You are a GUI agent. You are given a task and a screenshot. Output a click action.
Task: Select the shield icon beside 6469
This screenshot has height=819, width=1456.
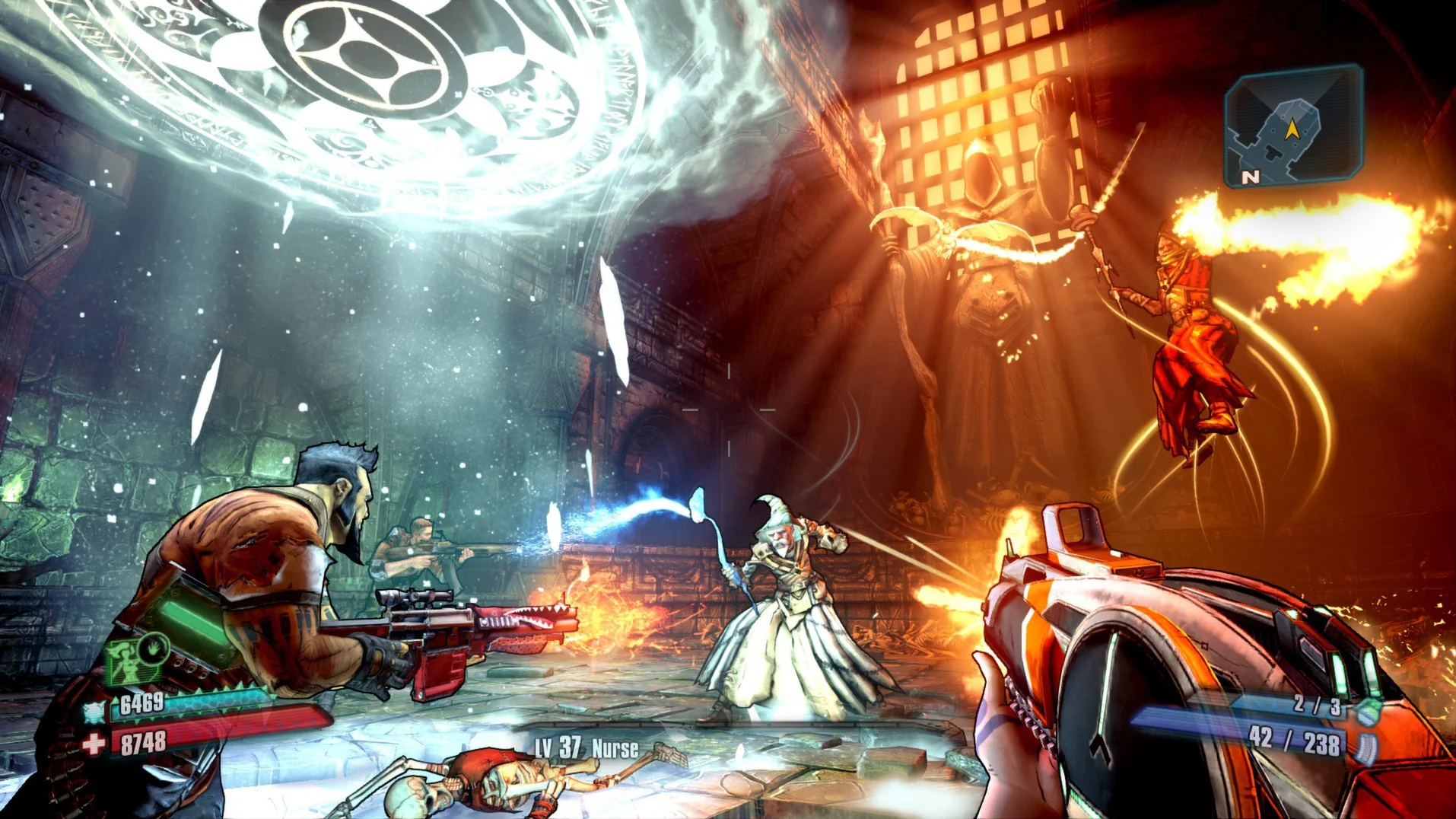94,712
